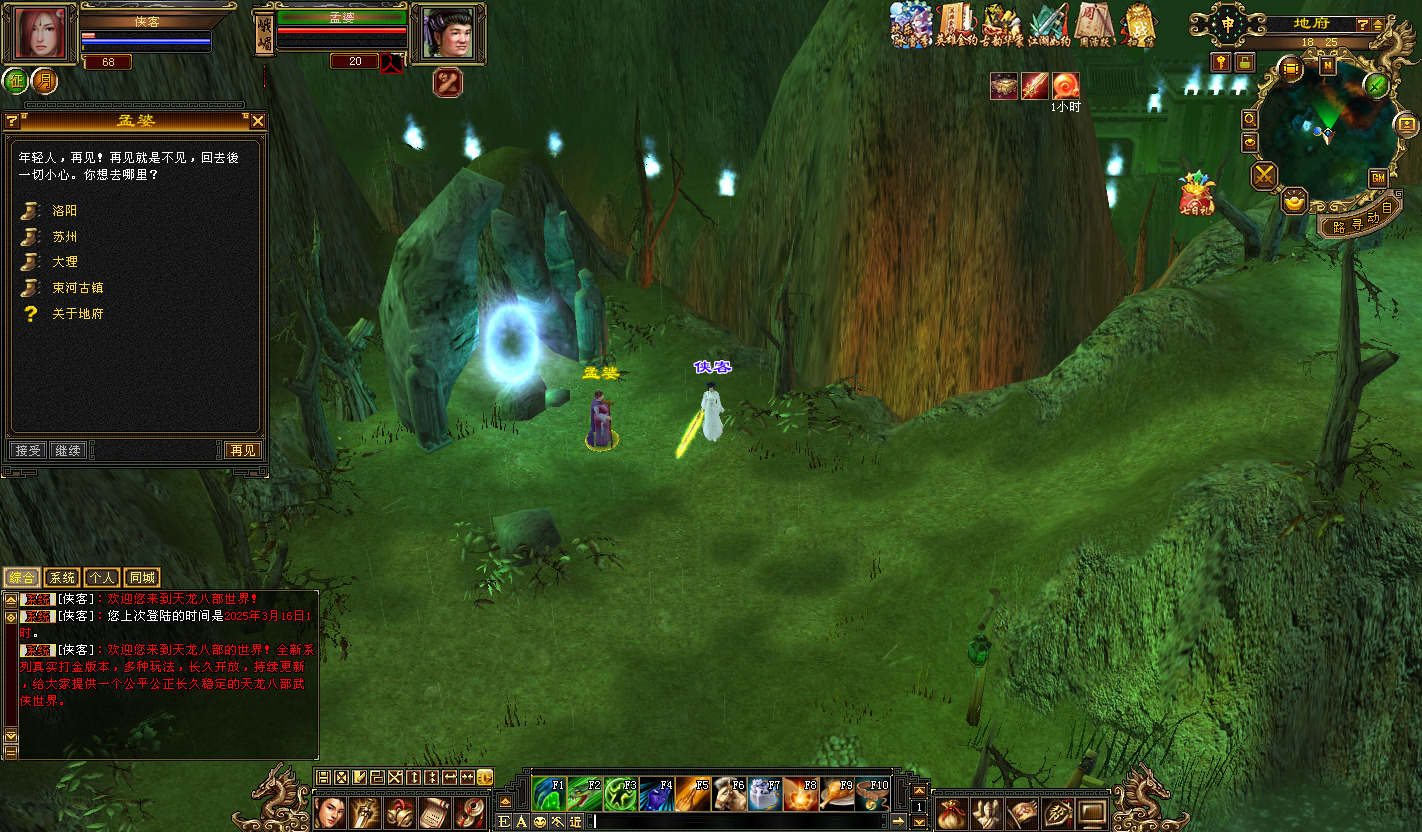Open the 周活跃 weekly activity icon
Screen dimensions: 1422x832
pos(1094,25)
